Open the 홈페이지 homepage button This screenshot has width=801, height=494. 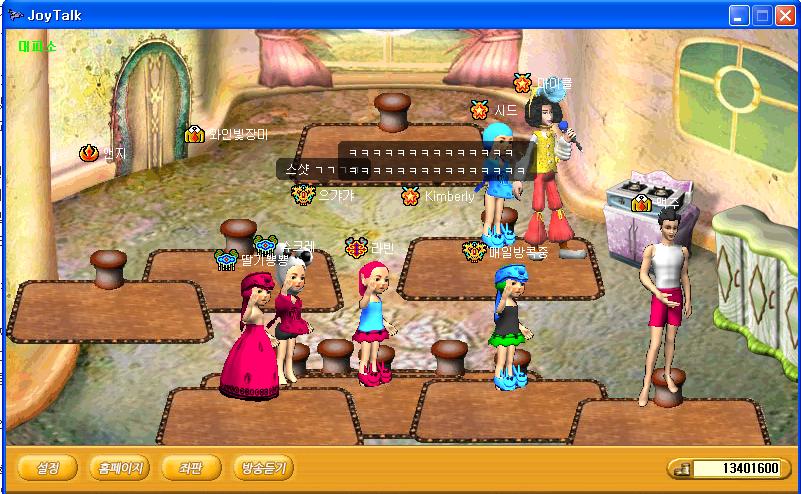point(119,467)
